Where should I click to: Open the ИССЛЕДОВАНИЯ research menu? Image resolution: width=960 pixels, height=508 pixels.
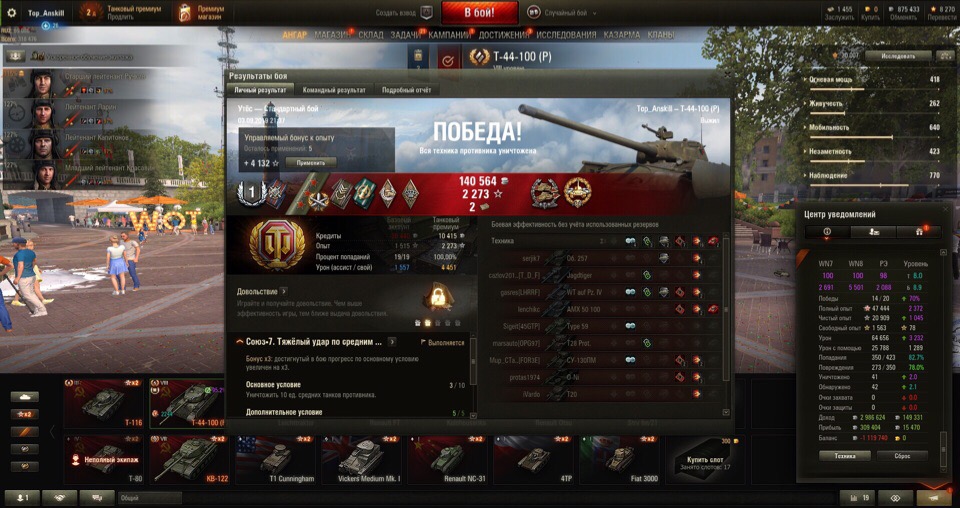point(567,35)
